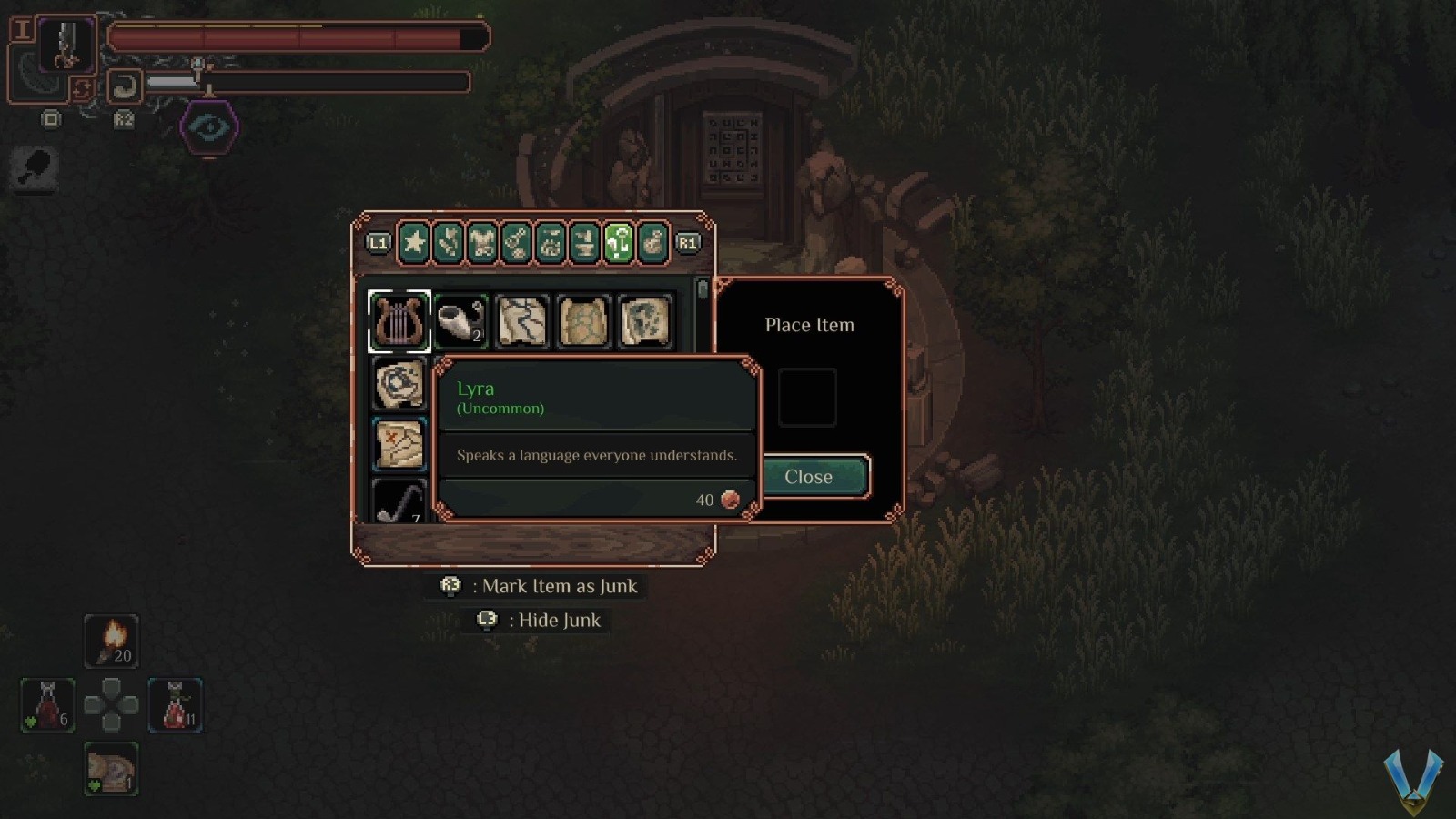The width and height of the screenshot is (1456, 819).
Task: Select the highlighted key items tab
Action: tap(619, 243)
